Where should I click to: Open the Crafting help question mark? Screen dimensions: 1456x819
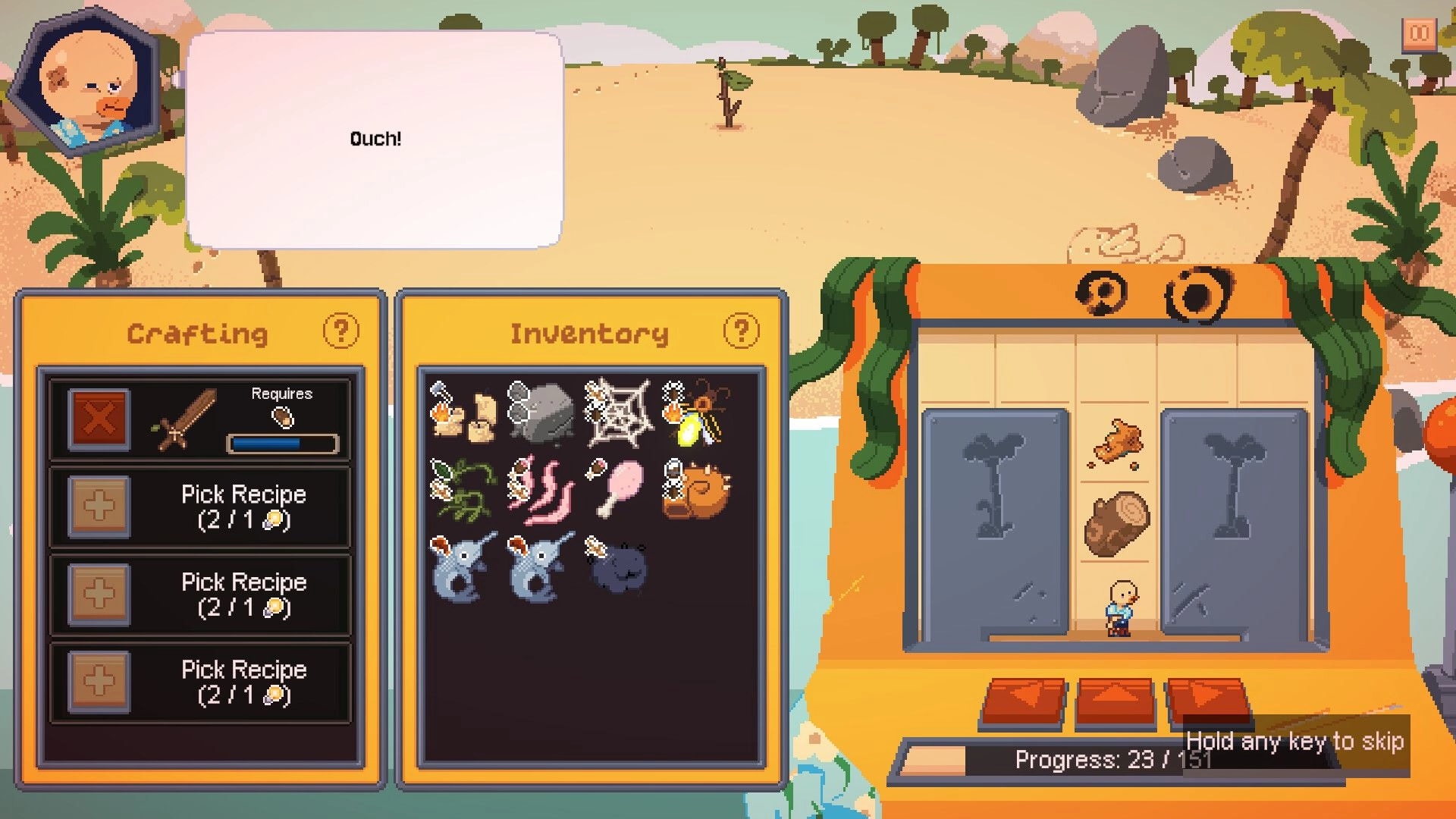(341, 331)
